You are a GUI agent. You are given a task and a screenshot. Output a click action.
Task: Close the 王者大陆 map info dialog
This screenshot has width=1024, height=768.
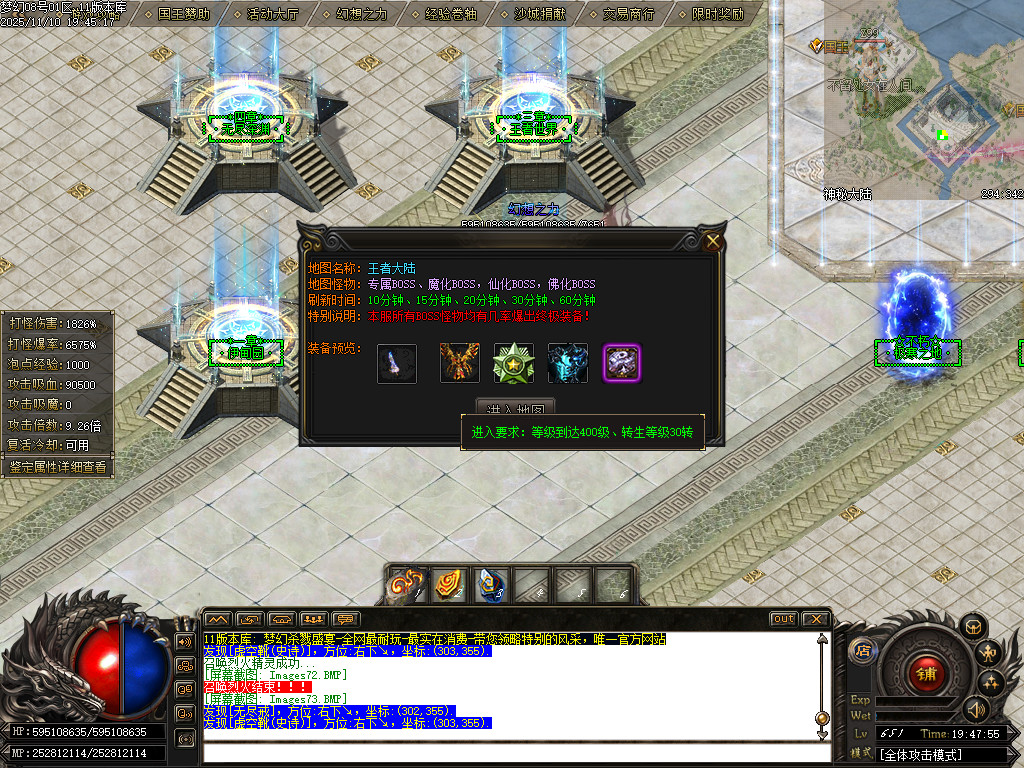point(712,241)
